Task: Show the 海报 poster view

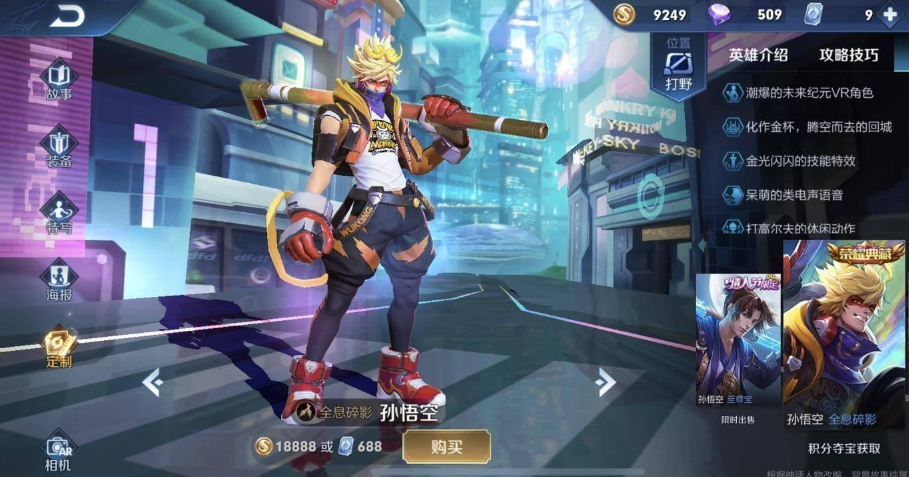Action: [59, 280]
